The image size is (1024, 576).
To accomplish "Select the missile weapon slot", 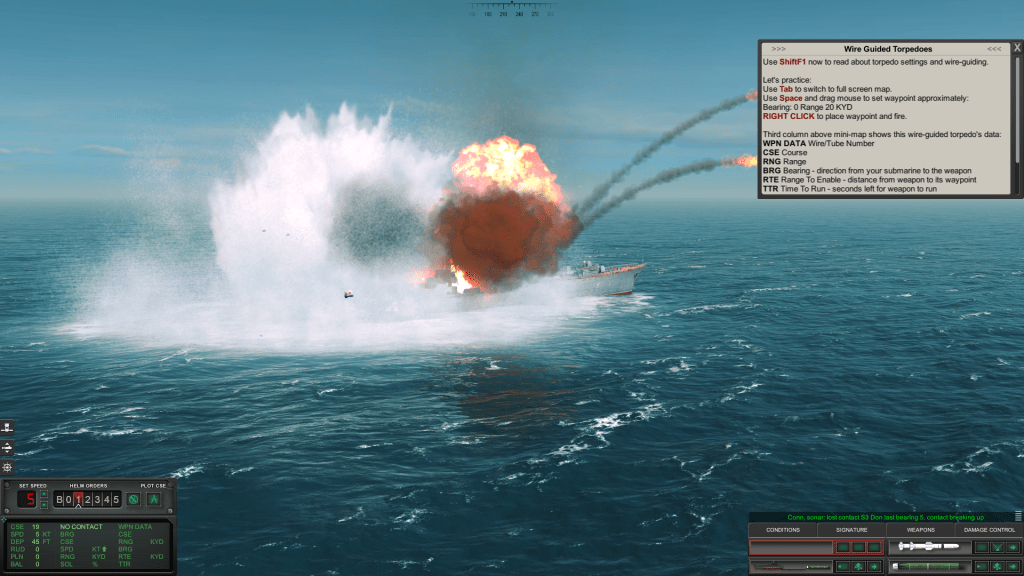I will [x=929, y=547].
